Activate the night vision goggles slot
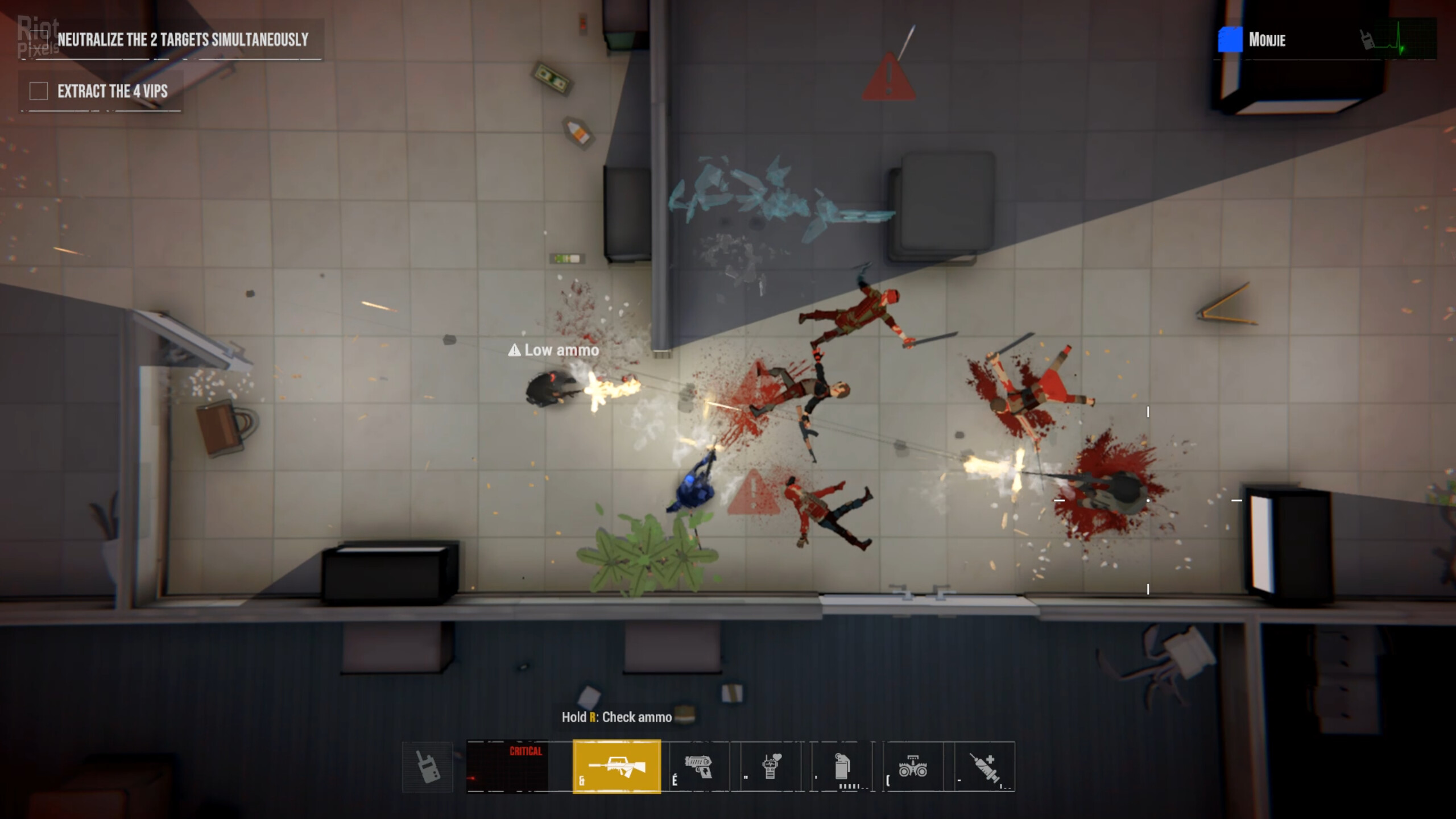 (913, 767)
